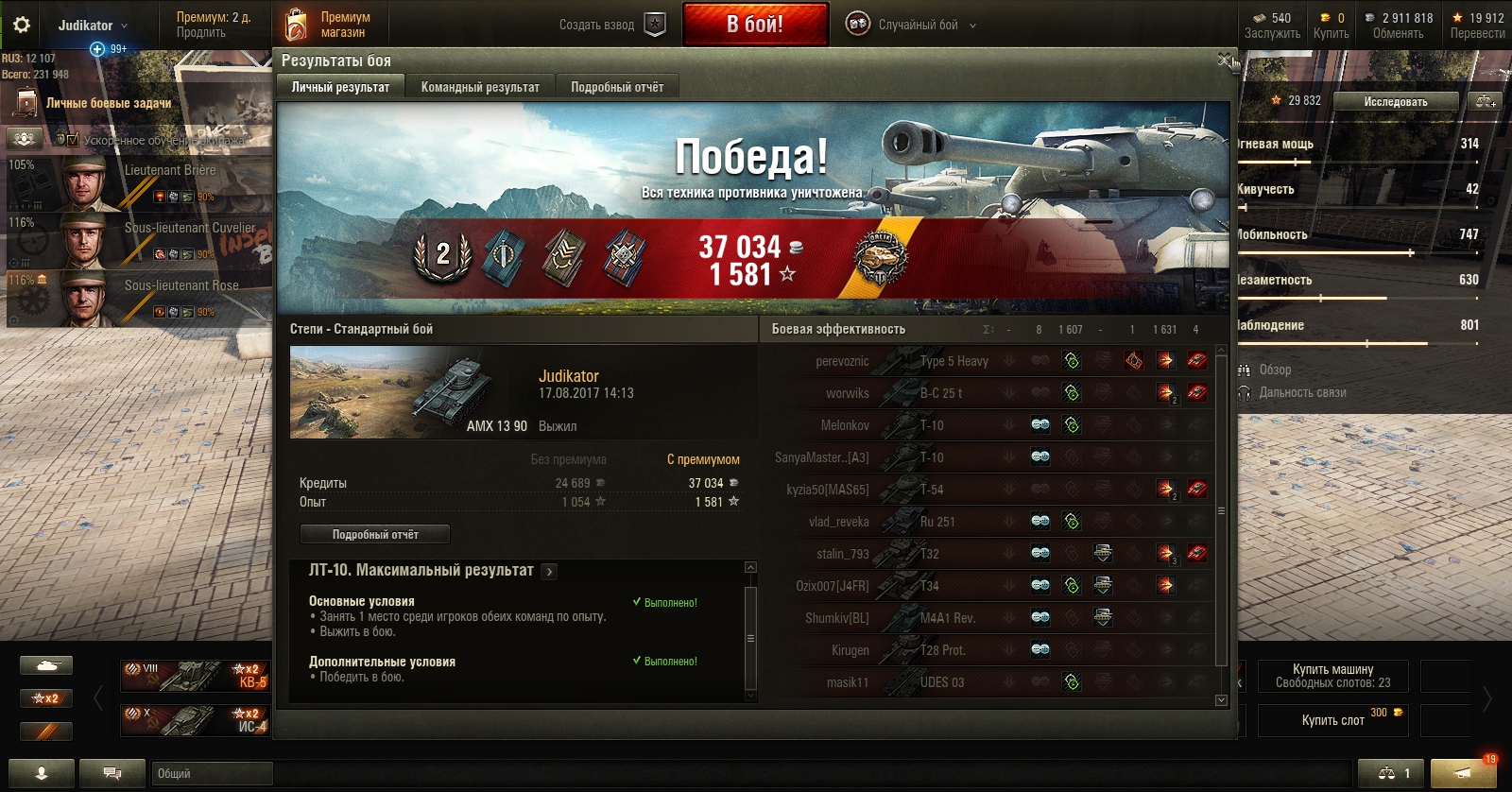This screenshot has width=1512, height=792.
Task: Choose the ИС-4 tank in carousel
Action: click(195, 720)
